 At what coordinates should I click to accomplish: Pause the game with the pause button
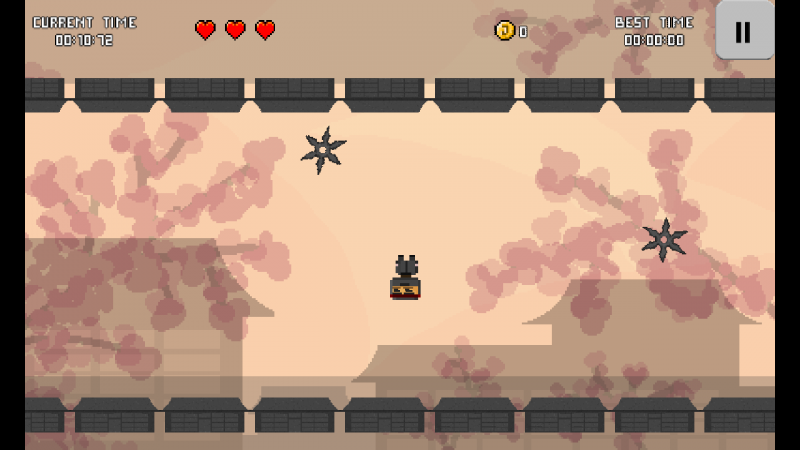click(x=743, y=31)
